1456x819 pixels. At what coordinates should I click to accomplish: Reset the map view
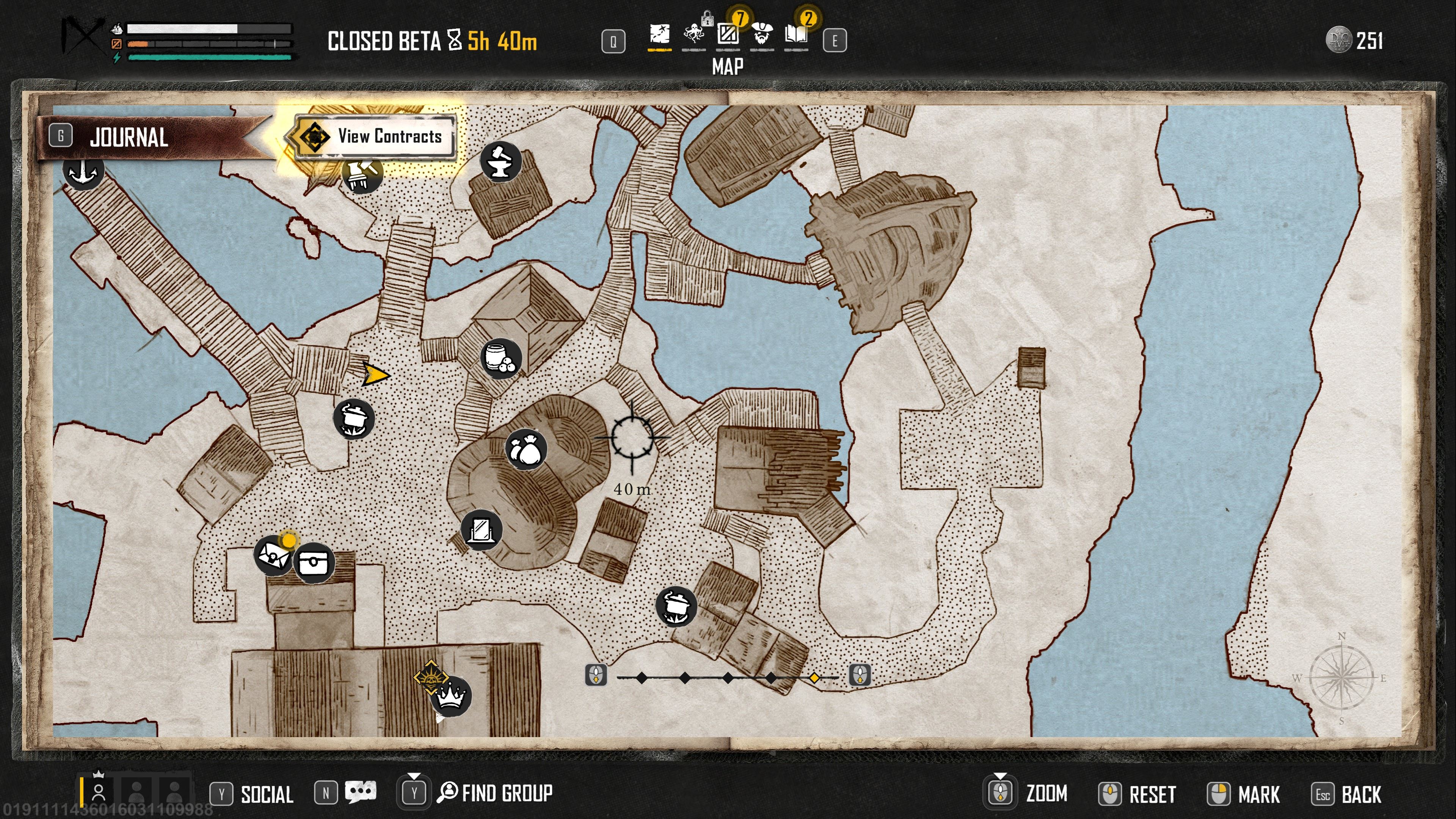(x=1152, y=794)
